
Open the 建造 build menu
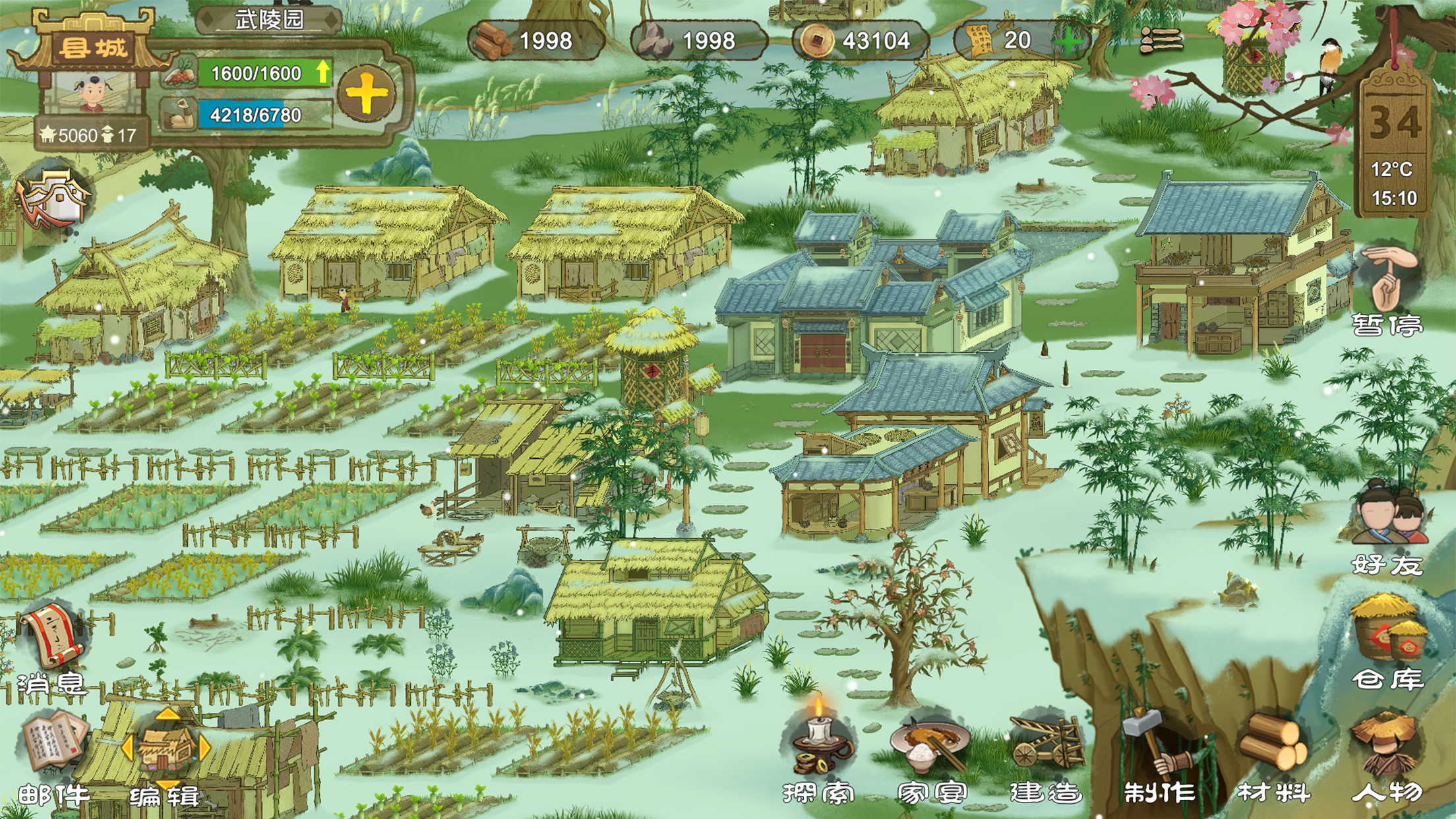pos(1046,755)
